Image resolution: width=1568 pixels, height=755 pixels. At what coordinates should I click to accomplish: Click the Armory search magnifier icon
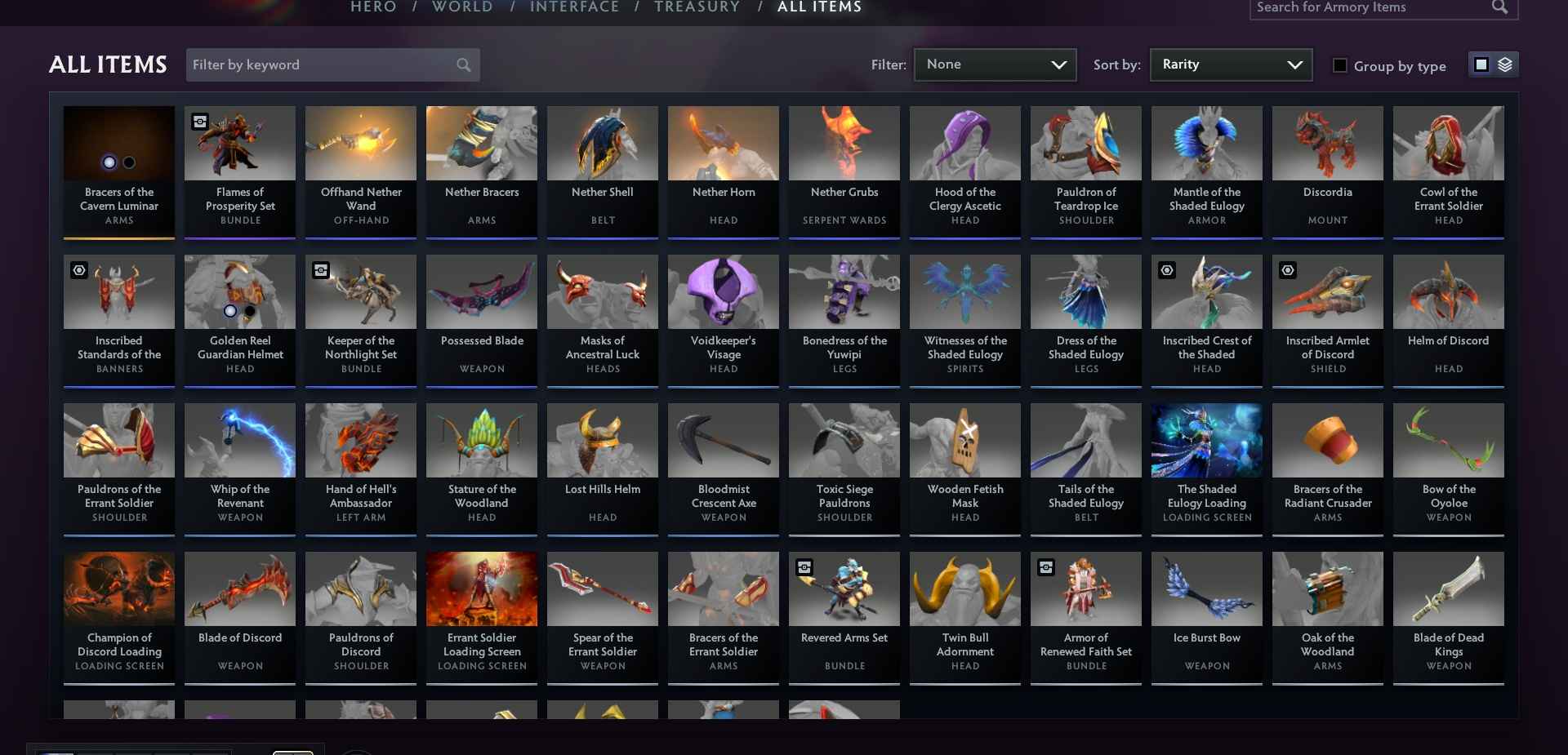tap(1500, 7)
